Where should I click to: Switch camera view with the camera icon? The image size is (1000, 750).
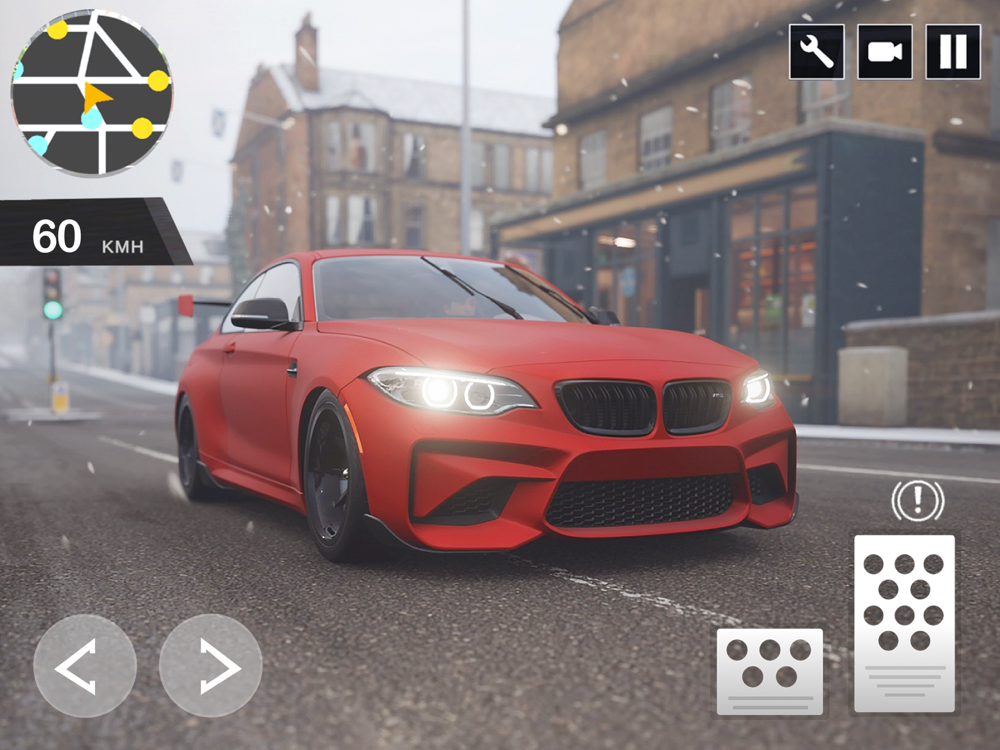[x=885, y=52]
